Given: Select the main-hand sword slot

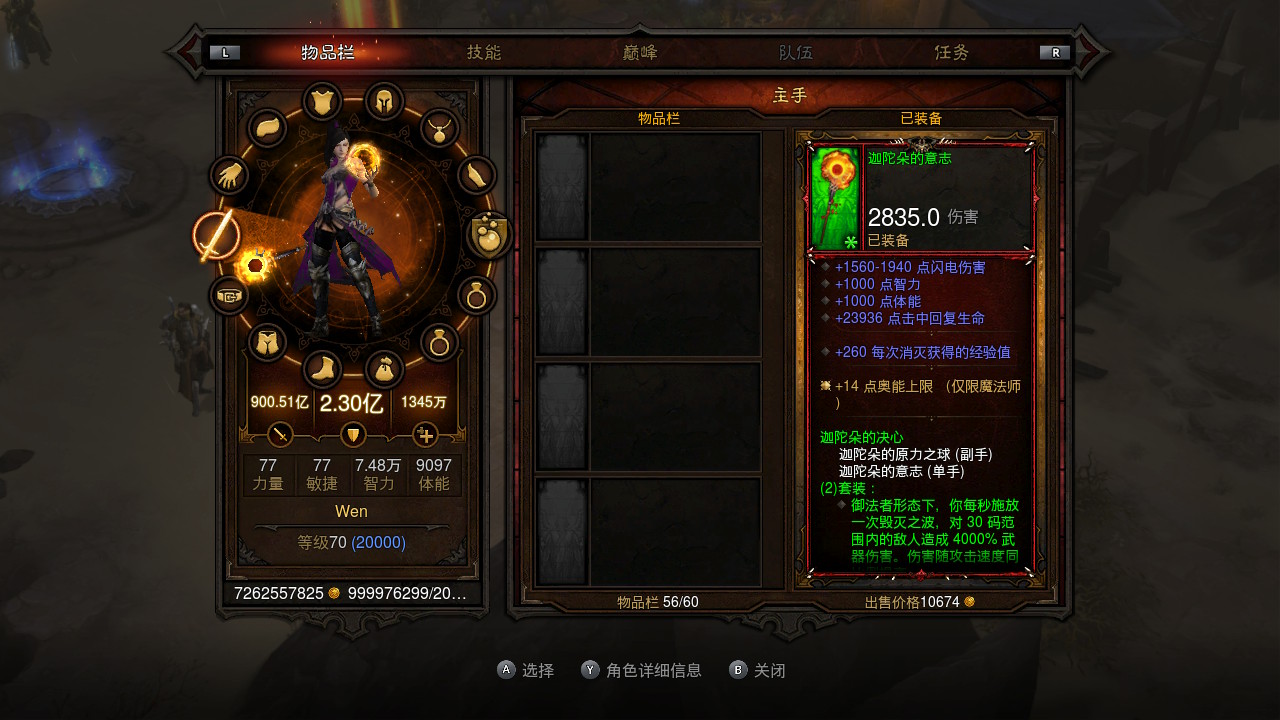Looking at the screenshot, I should (216, 236).
